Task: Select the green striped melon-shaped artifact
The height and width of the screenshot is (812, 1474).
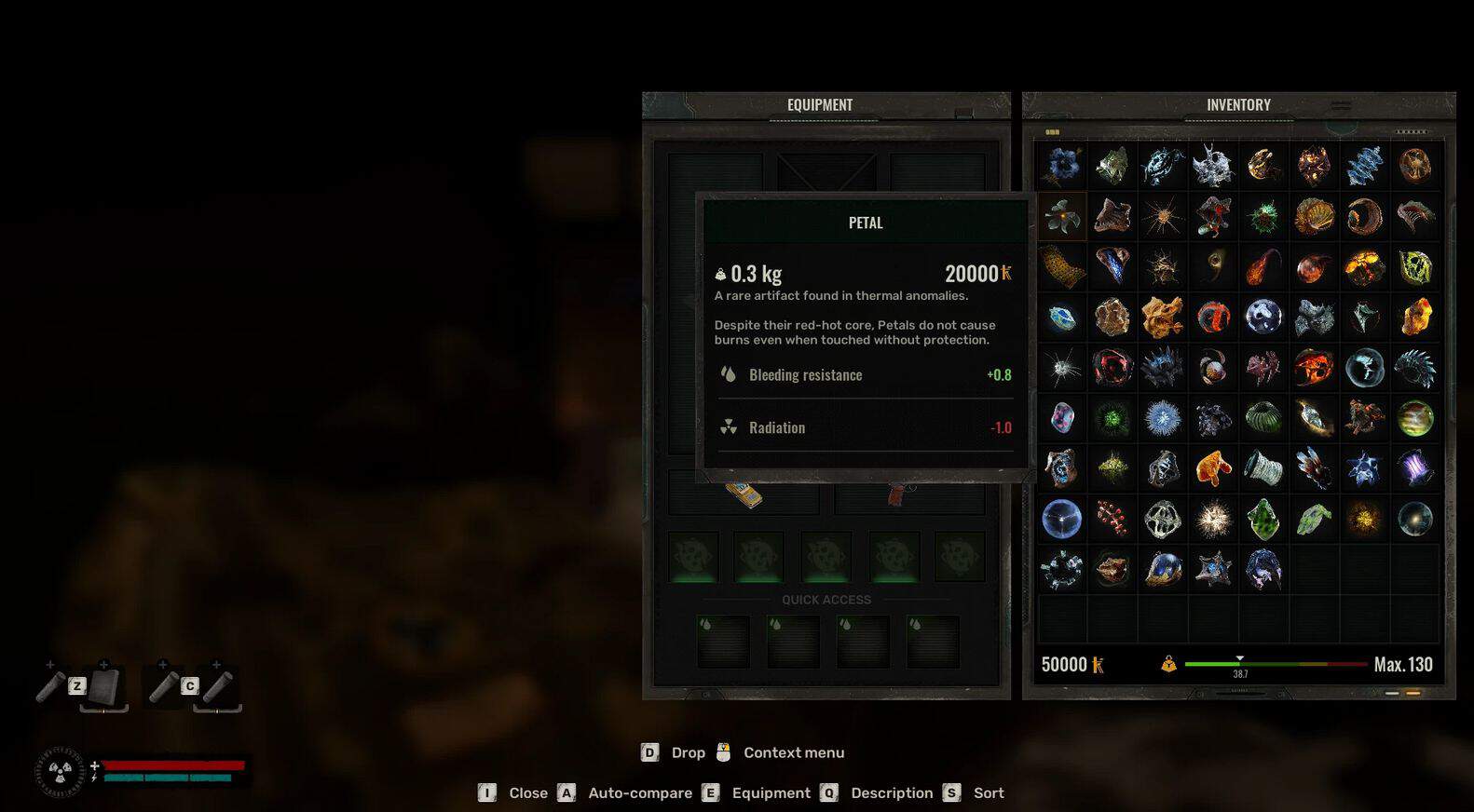Action: click(1263, 417)
